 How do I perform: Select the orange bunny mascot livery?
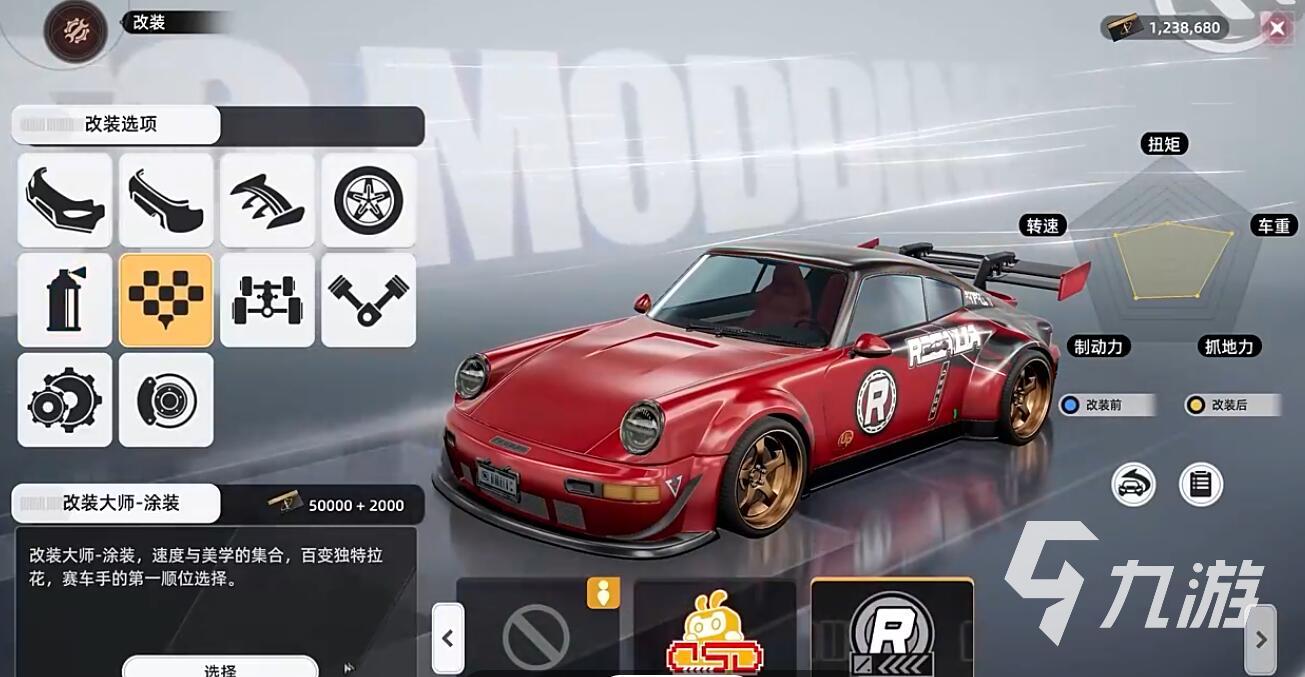click(x=715, y=632)
